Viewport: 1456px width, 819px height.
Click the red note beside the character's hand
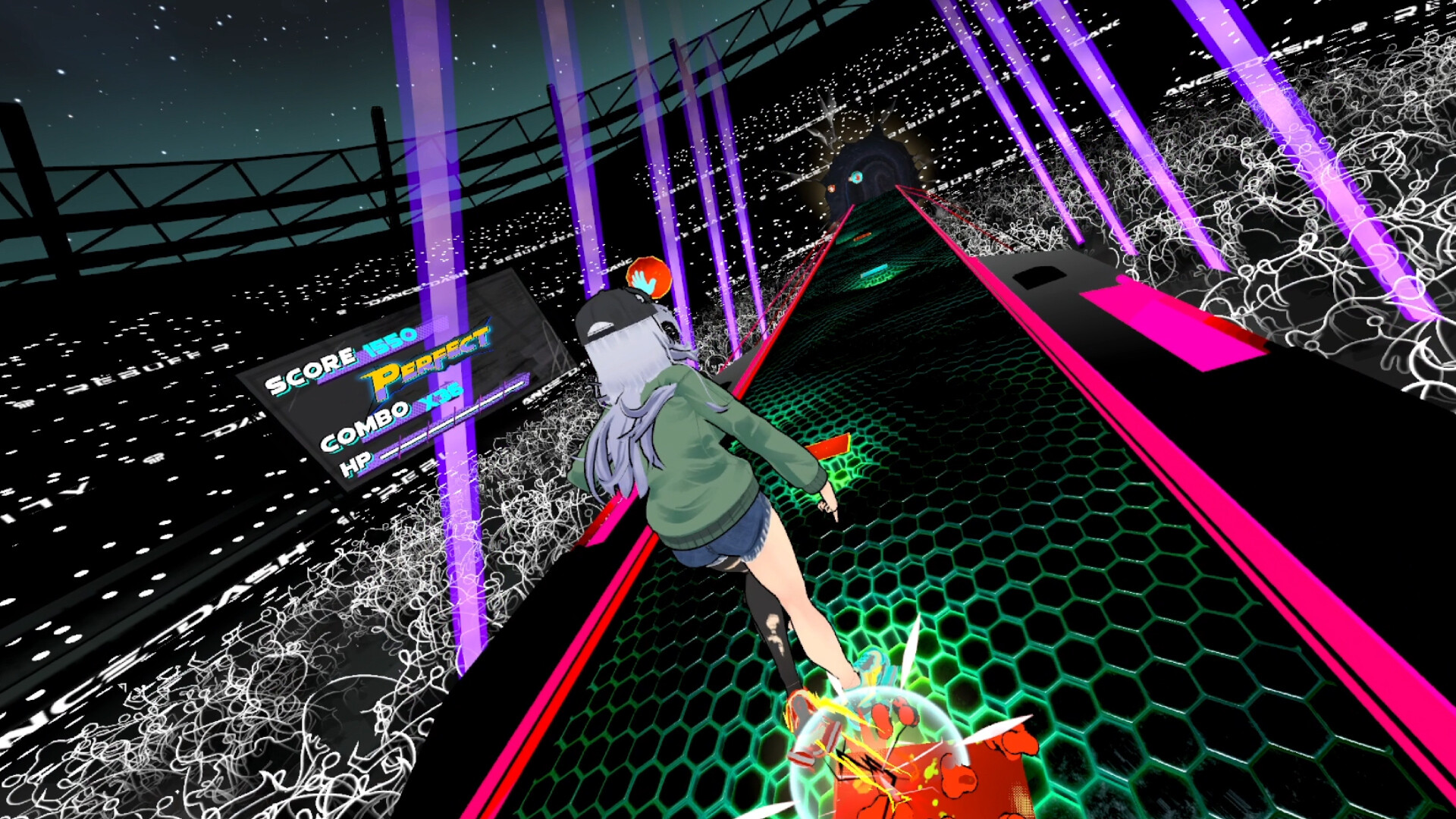click(x=827, y=447)
